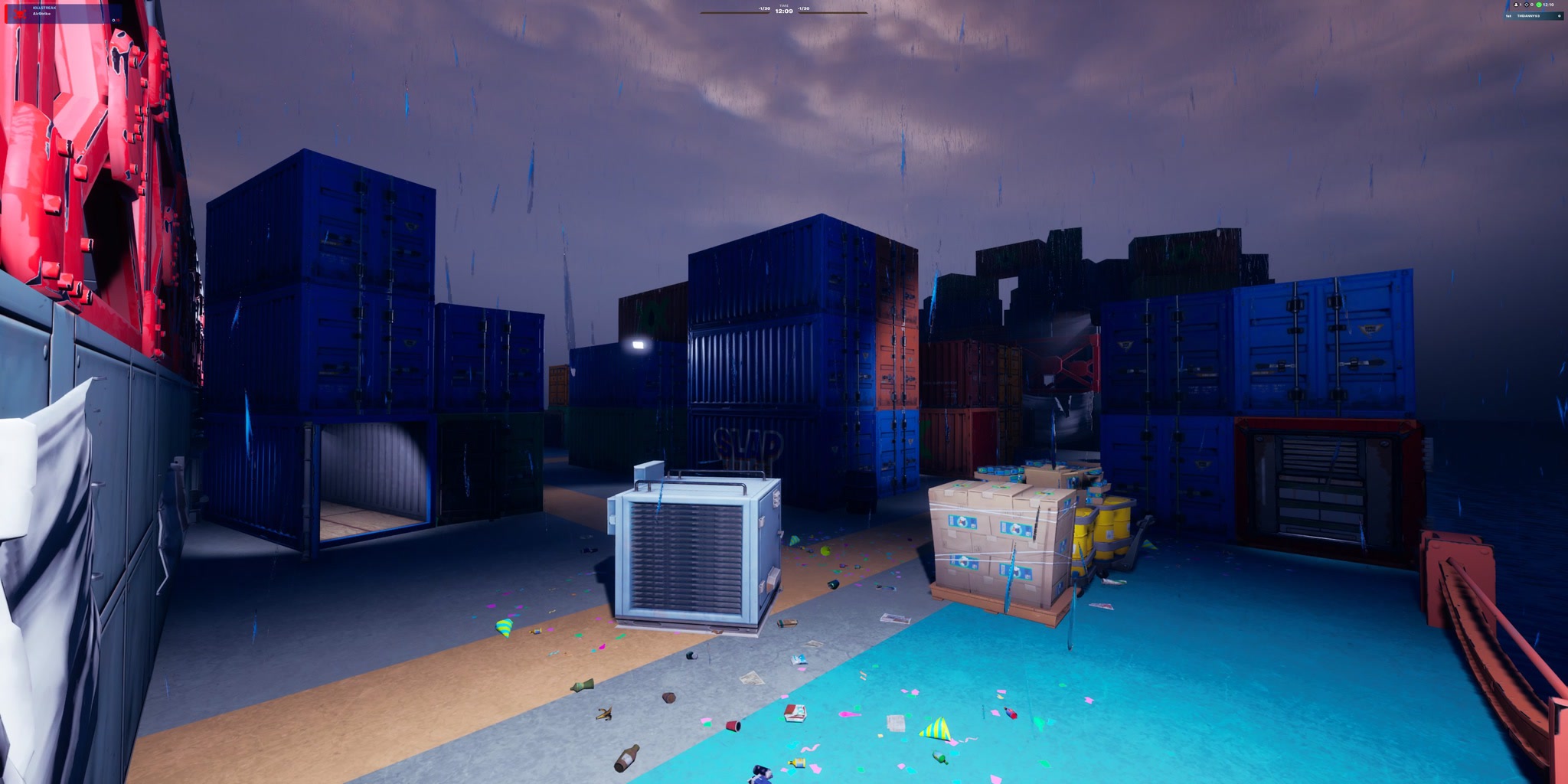The image size is (1568, 784).
Task: Click the left -1/30 team score
Action: 764,8
